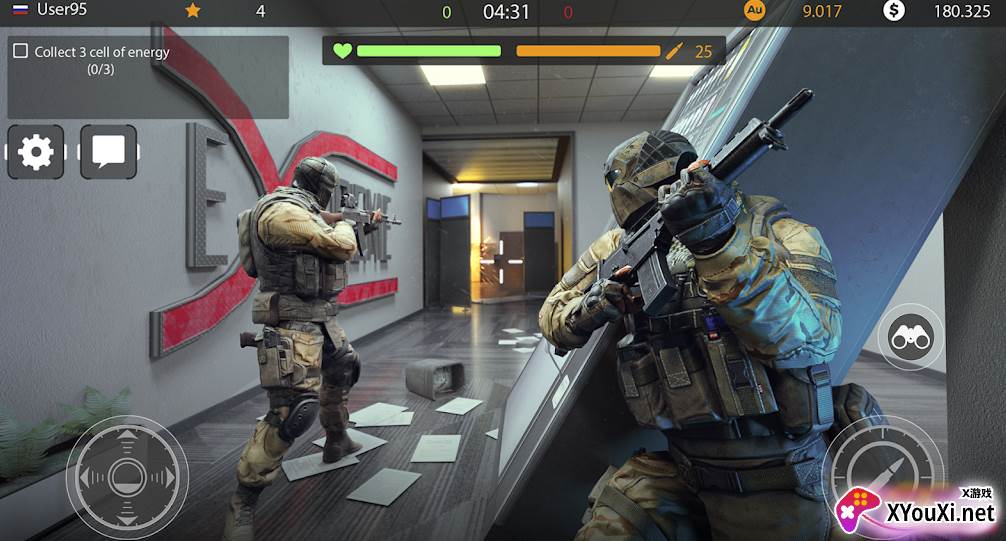Open the chat speech bubble
Viewport: 1006px width, 541px height.
[x=108, y=152]
